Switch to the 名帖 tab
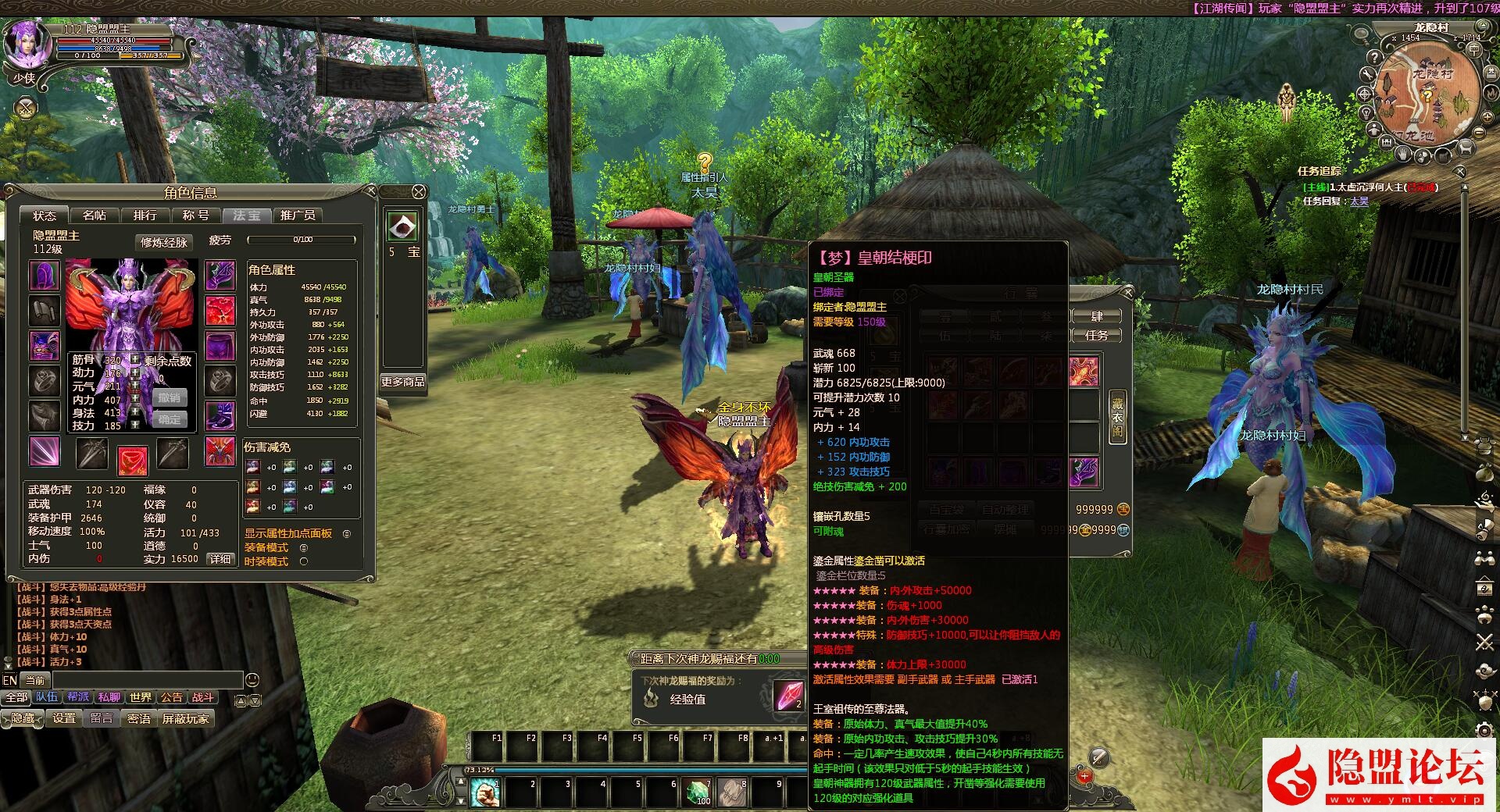1500x812 pixels. (x=94, y=215)
